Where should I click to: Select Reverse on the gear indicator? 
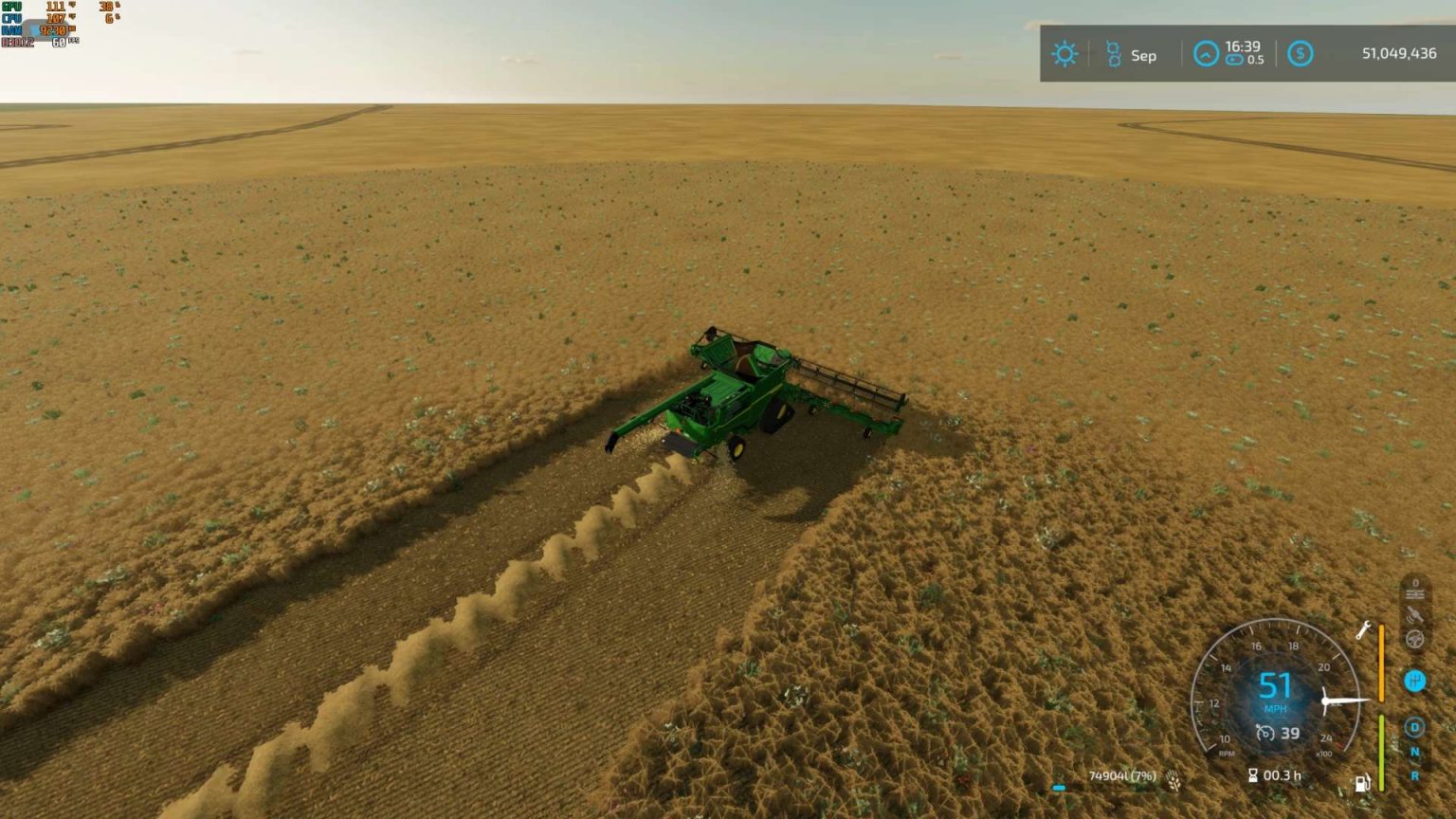click(1415, 773)
